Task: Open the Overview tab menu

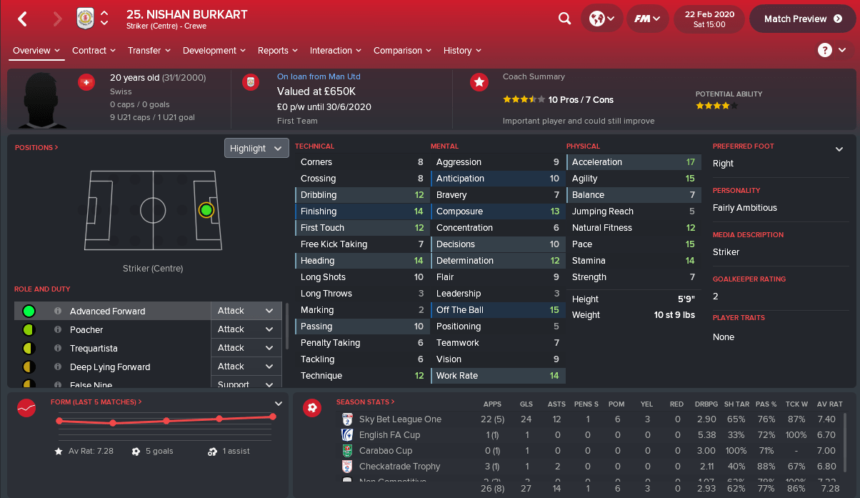Action: click(36, 50)
